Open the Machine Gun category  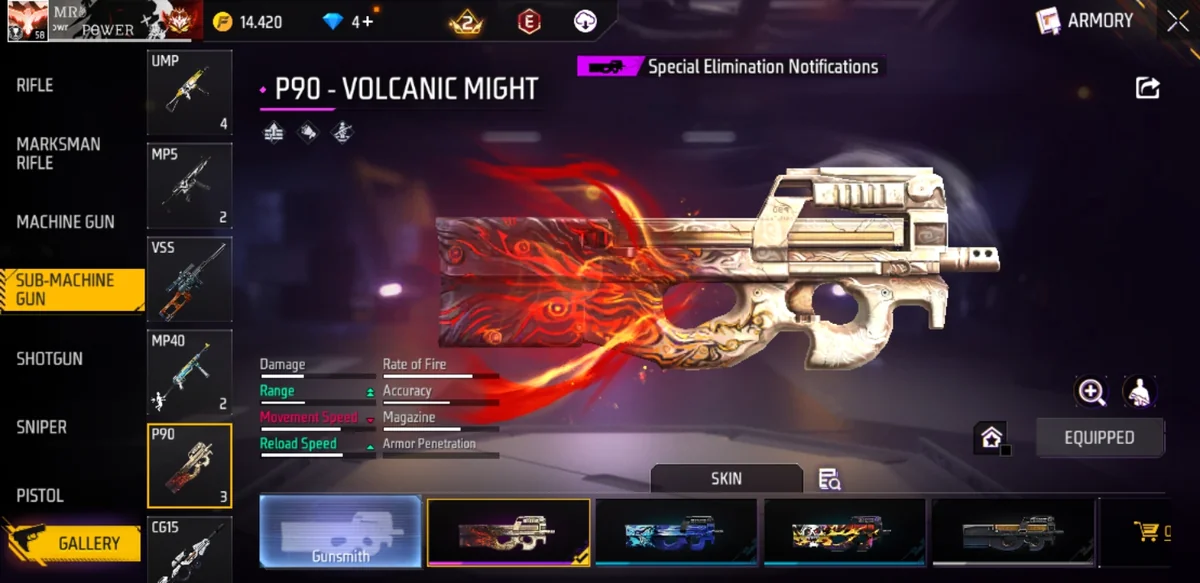tap(65, 222)
